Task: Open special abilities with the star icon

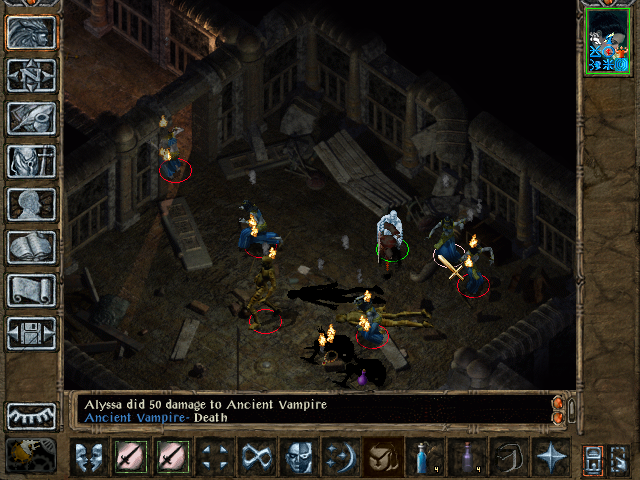Action: 551,457
